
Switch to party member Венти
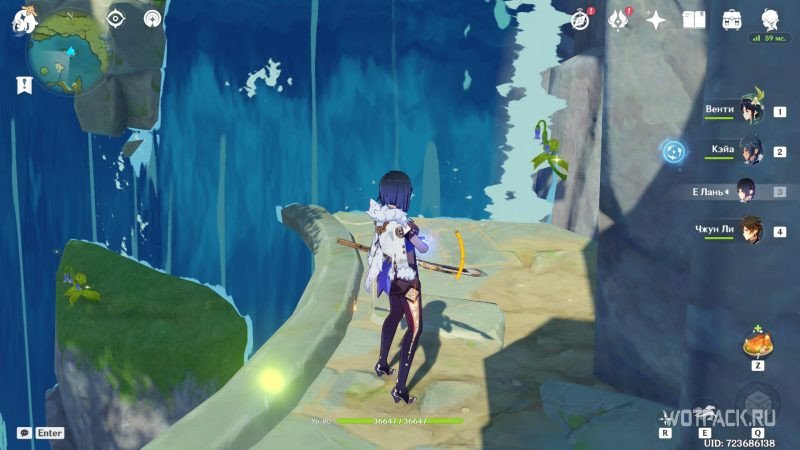coord(749,111)
